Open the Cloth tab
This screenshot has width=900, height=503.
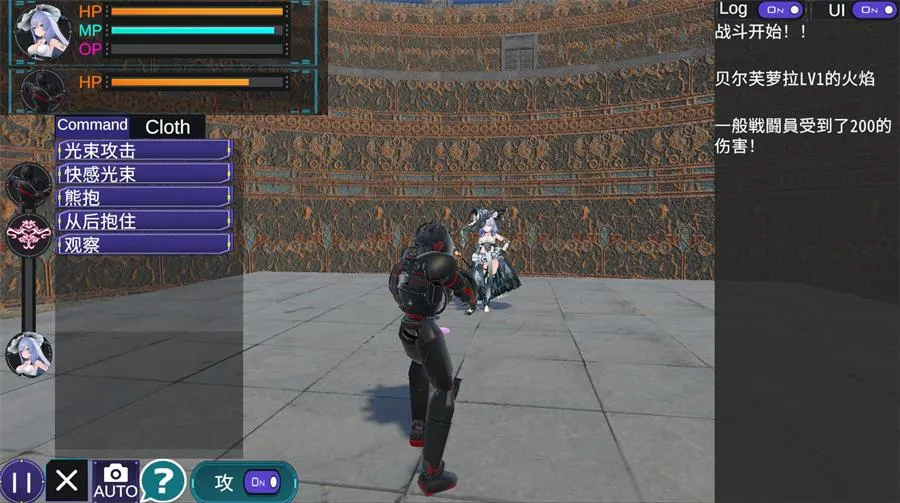(x=167, y=127)
